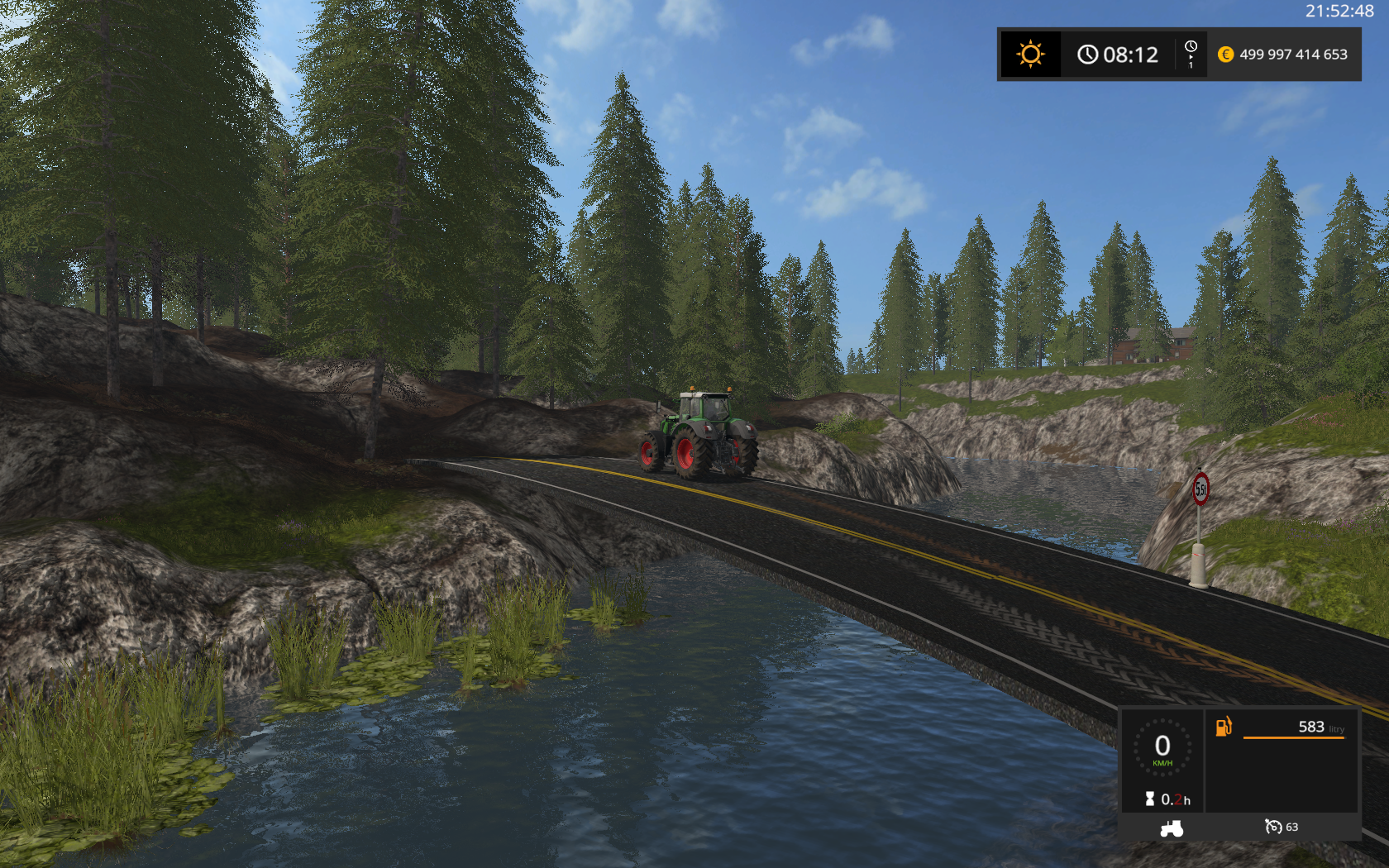
Task: Click the tractor vehicle icon
Action: (1172, 827)
